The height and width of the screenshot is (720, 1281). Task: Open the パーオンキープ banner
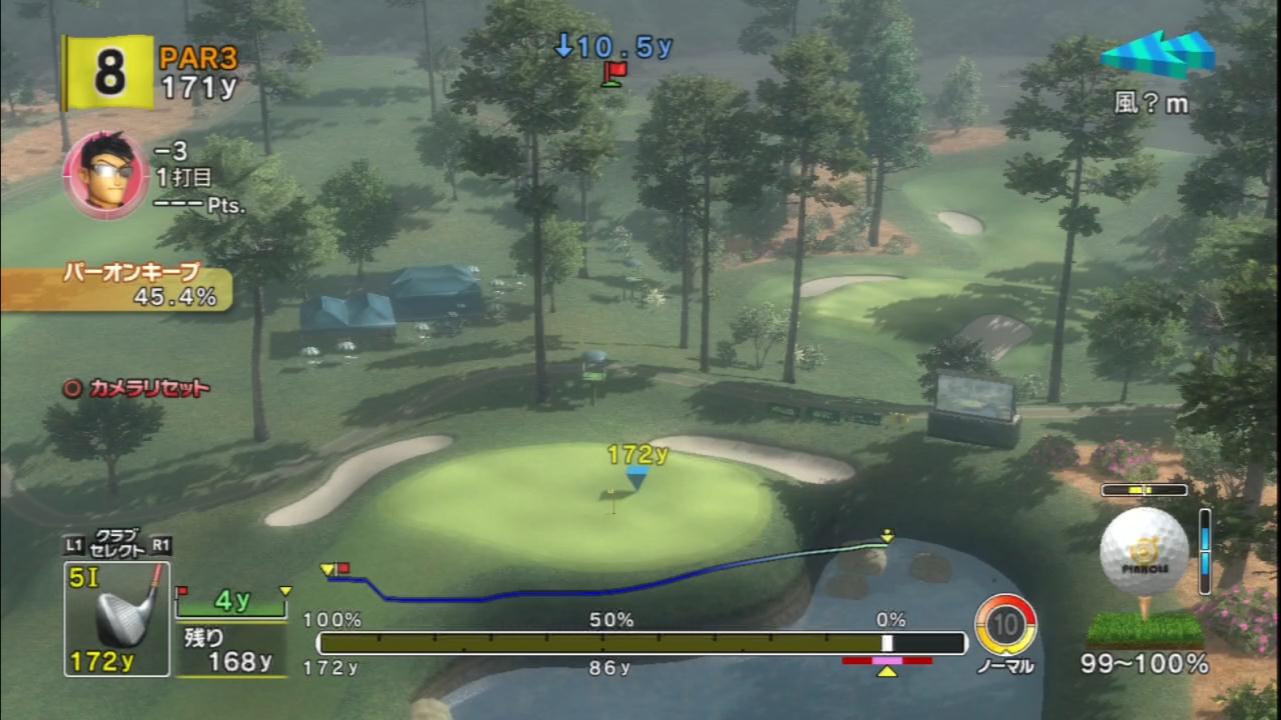(115, 286)
